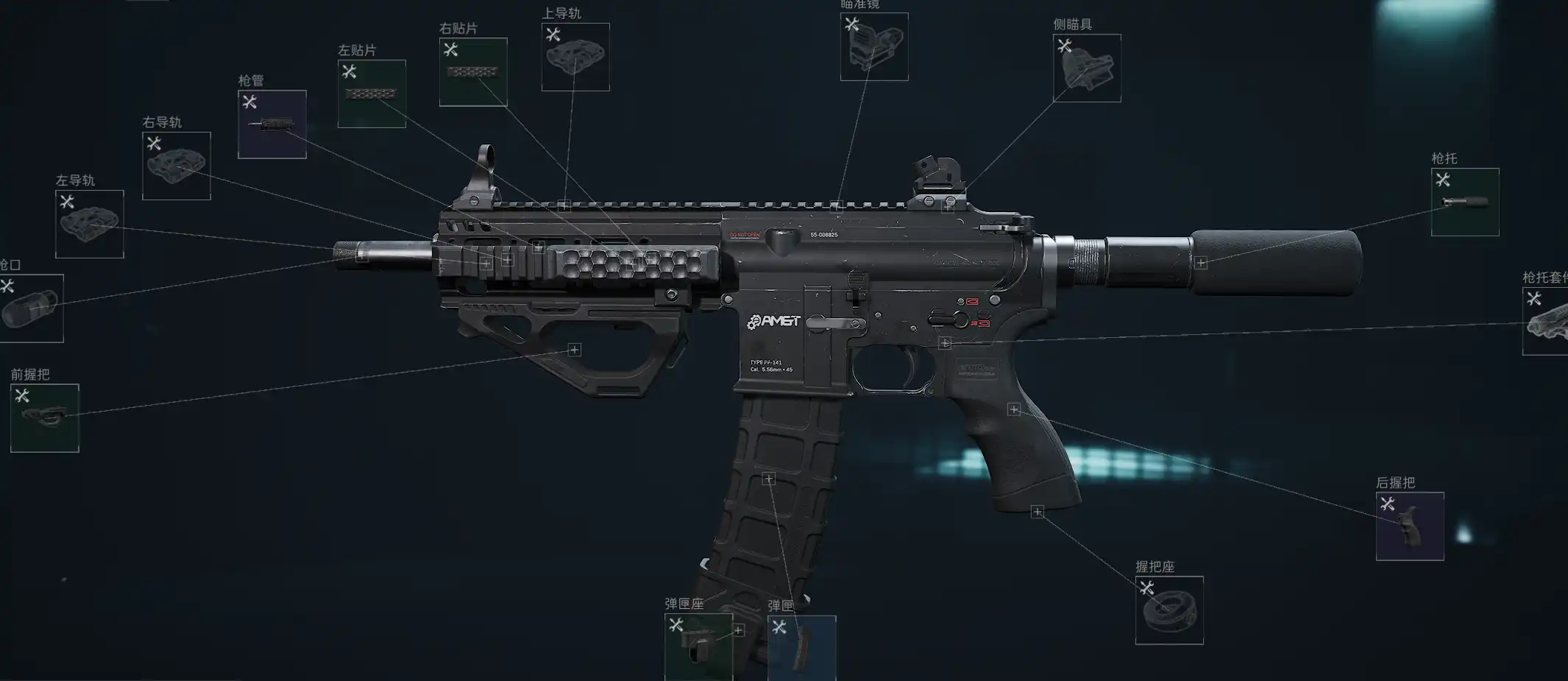Open the 握把座 grip mount slot

pyautogui.click(x=1169, y=610)
